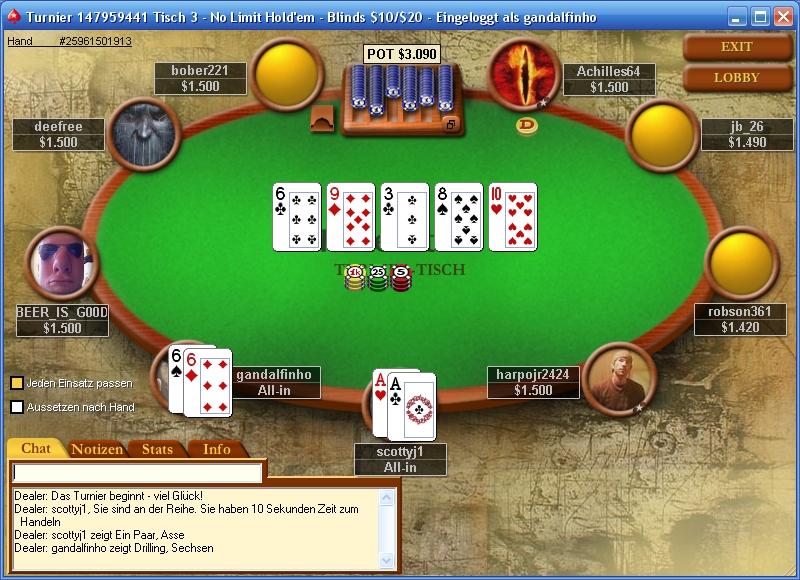Open the hand number link
The height and width of the screenshot is (580, 800).
tap(69, 41)
